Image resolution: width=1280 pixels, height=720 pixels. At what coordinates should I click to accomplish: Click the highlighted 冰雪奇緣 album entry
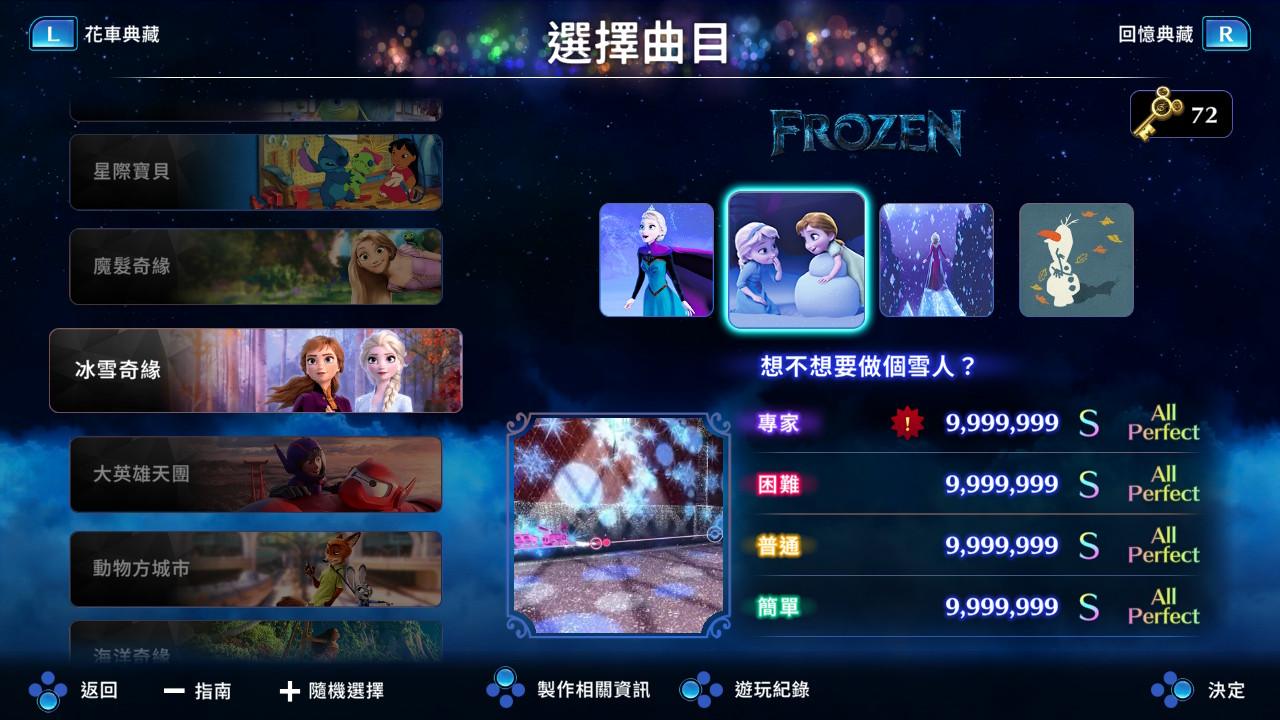tap(255, 370)
